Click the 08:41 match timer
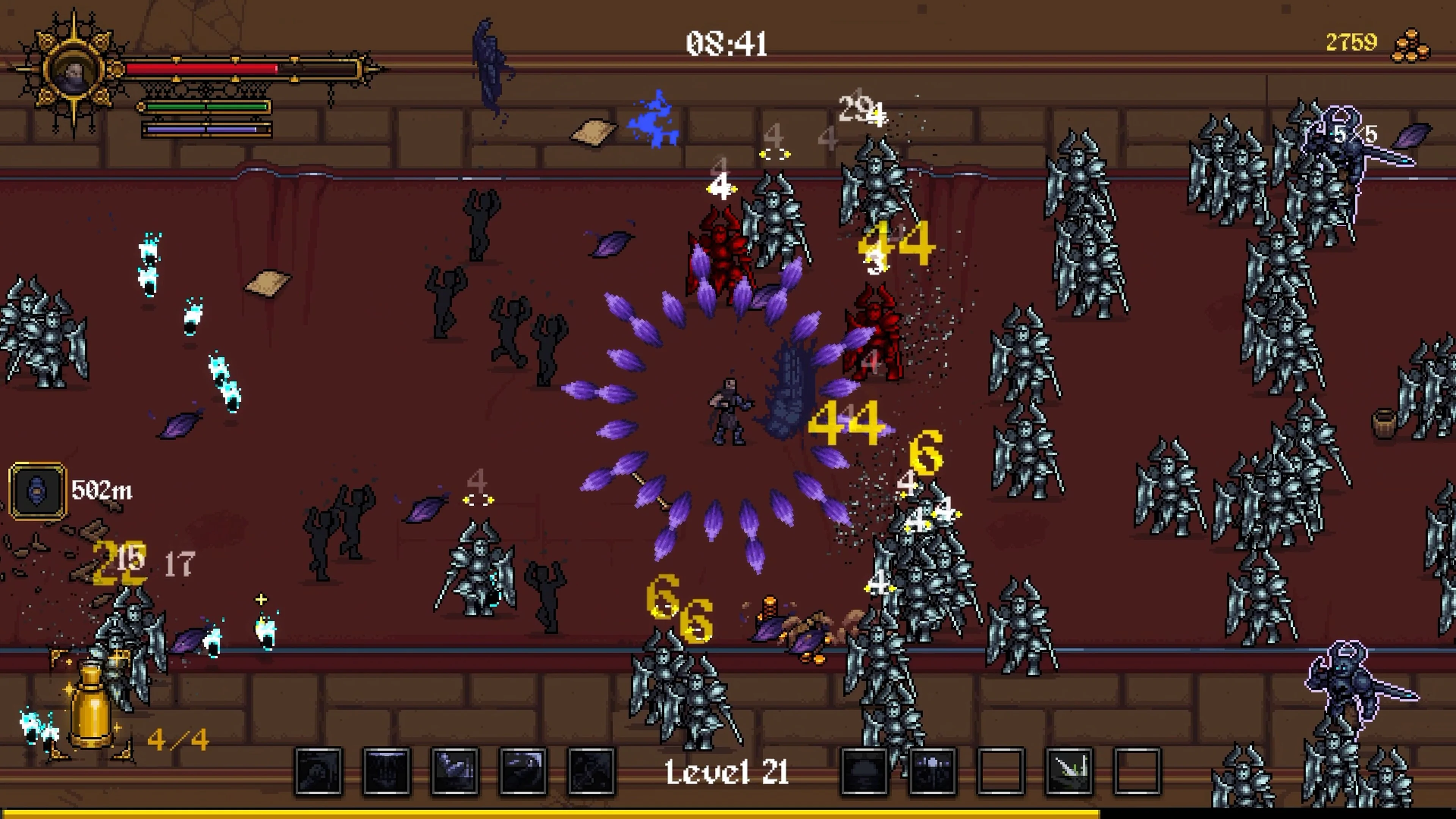Screen dimensions: 1456x819 726,44
